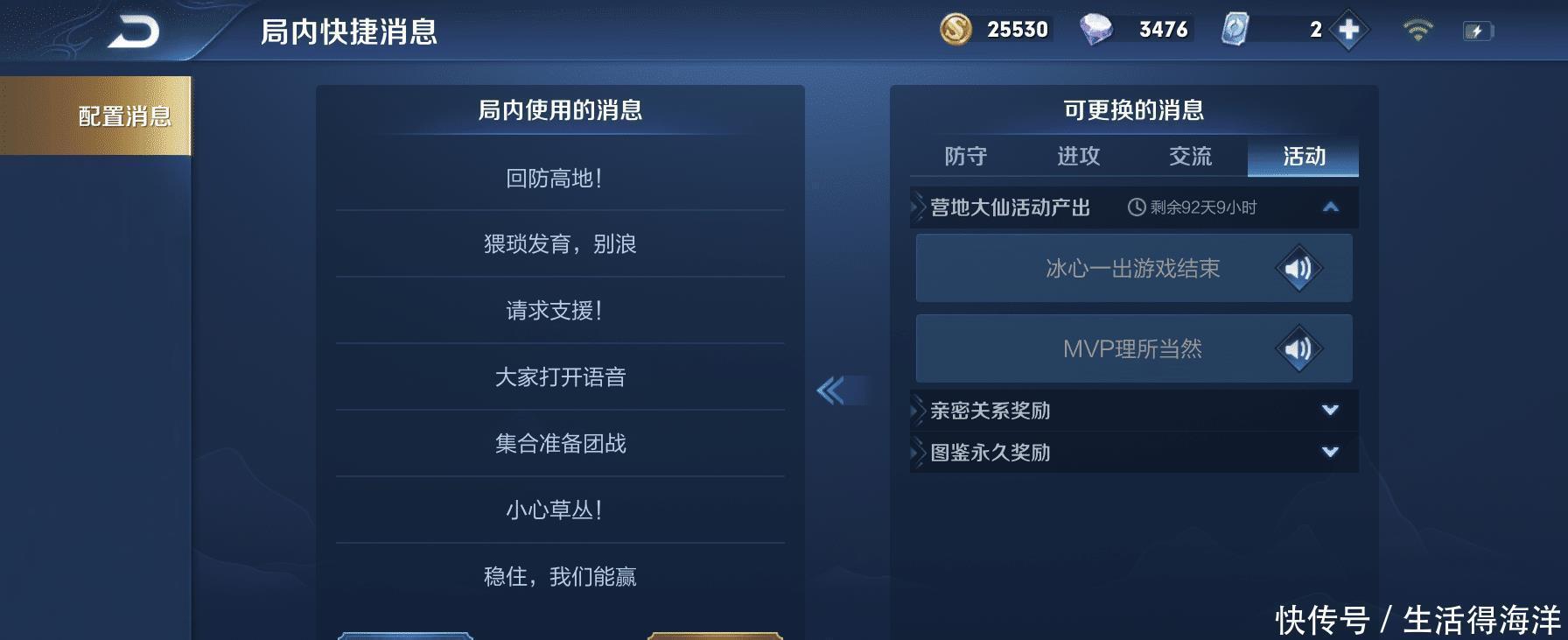Click the clock icon next to 剩余92天9小时
Screen dimensions: 1568x640
pyautogui.click(x=1135, y=209)
